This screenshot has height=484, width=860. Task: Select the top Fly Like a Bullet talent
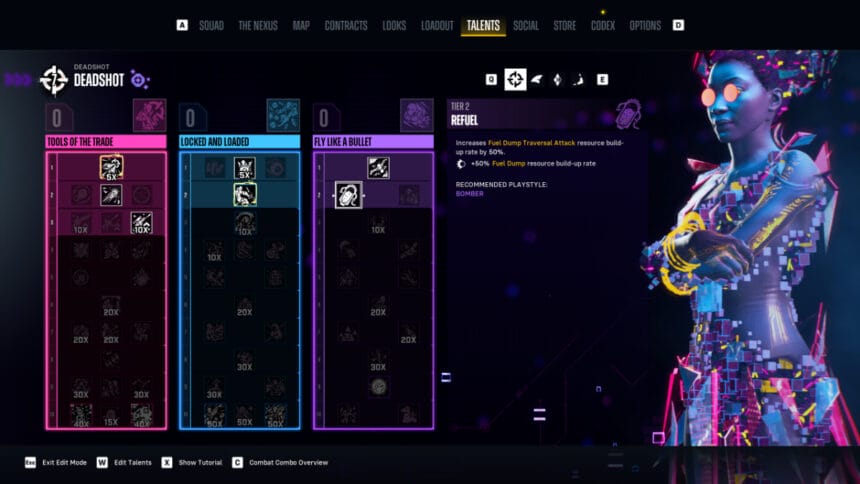[378, 167]
